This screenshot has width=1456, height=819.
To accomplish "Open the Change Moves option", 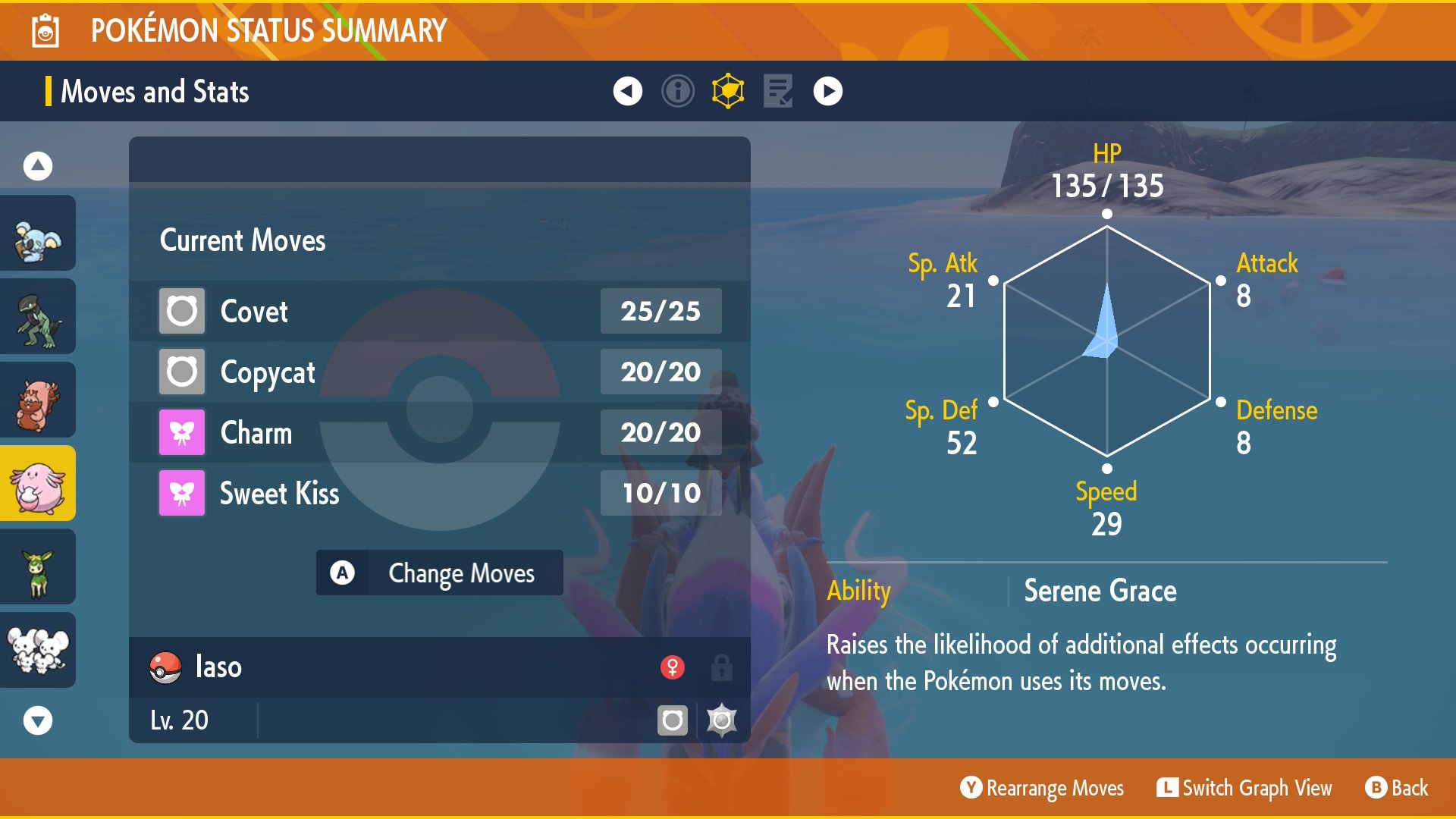I will tap(440, 573).
